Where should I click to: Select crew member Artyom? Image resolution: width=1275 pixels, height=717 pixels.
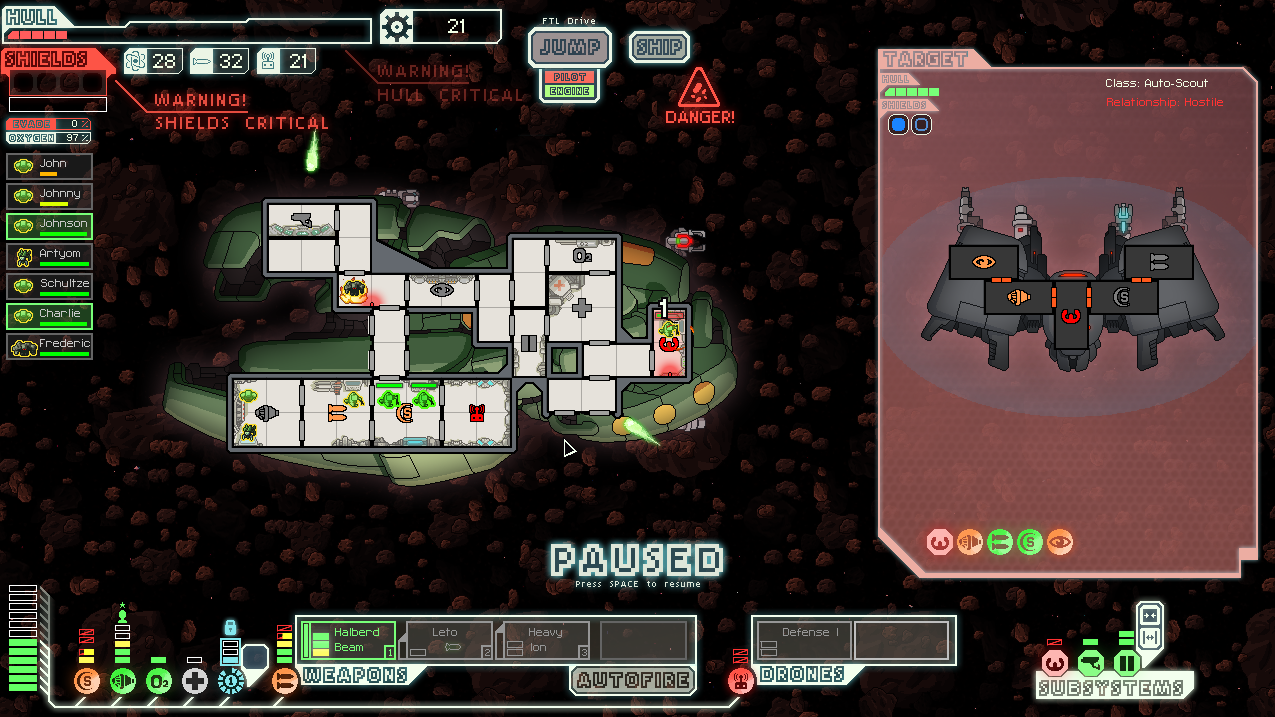50,256
